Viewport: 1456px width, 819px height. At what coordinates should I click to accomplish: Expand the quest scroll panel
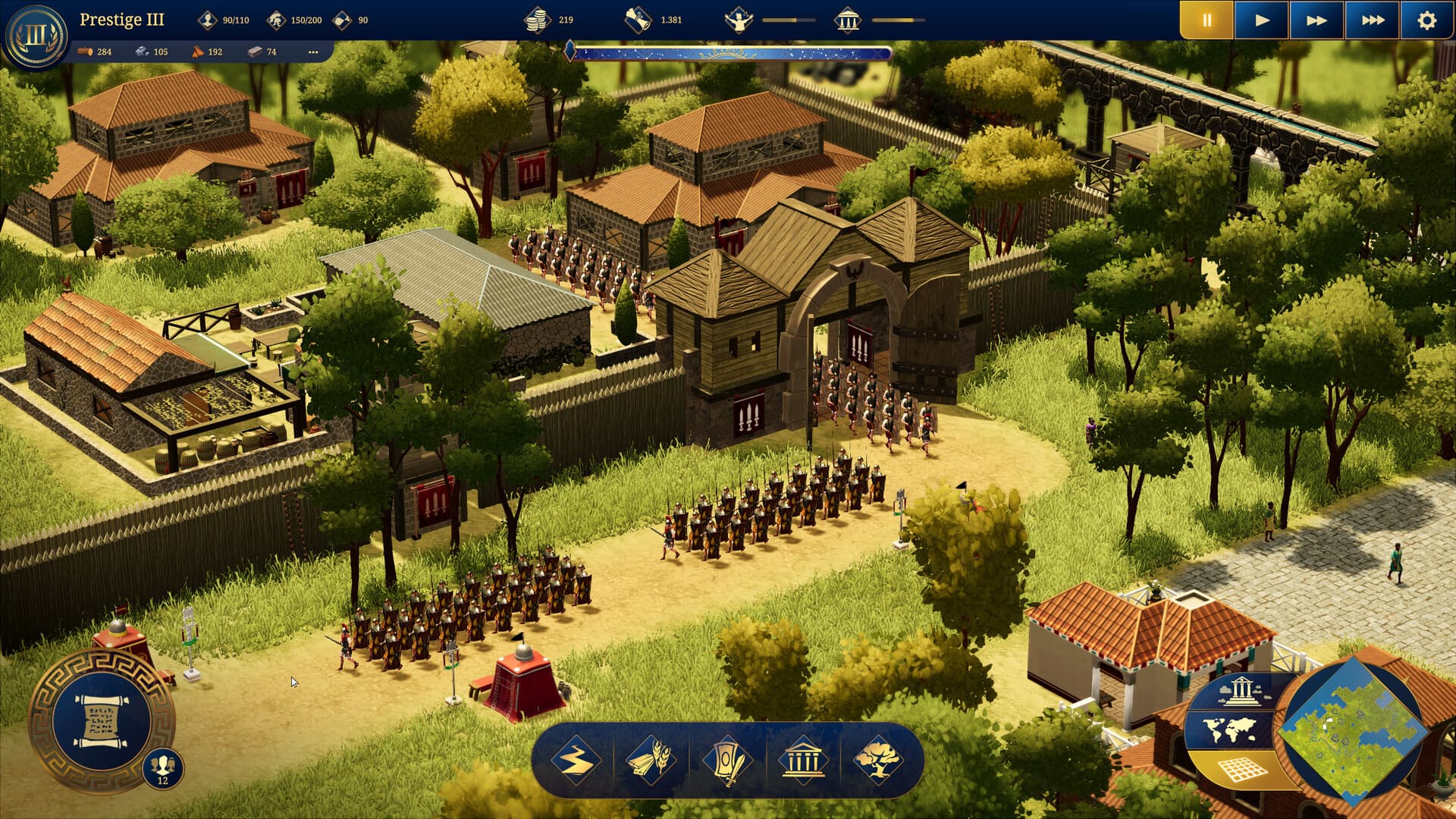[101, 722]
